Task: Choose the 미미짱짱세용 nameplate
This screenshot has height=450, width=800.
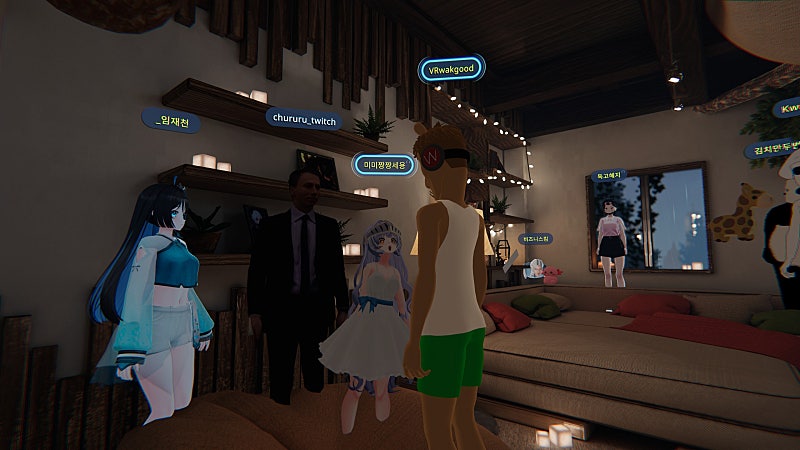Action: coord(383,164)
